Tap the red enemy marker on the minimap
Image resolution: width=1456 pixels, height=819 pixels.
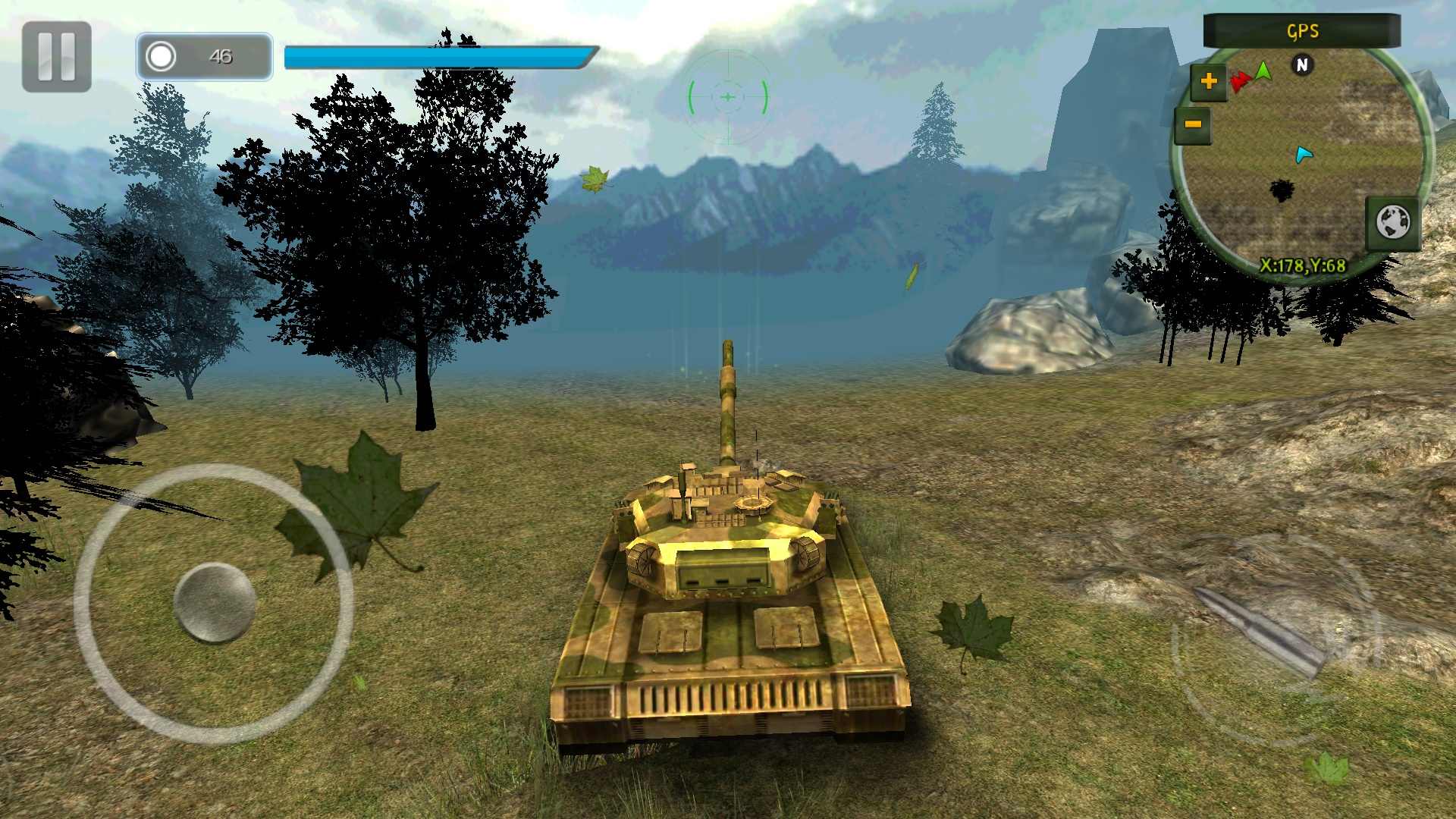pos(1241,82)
